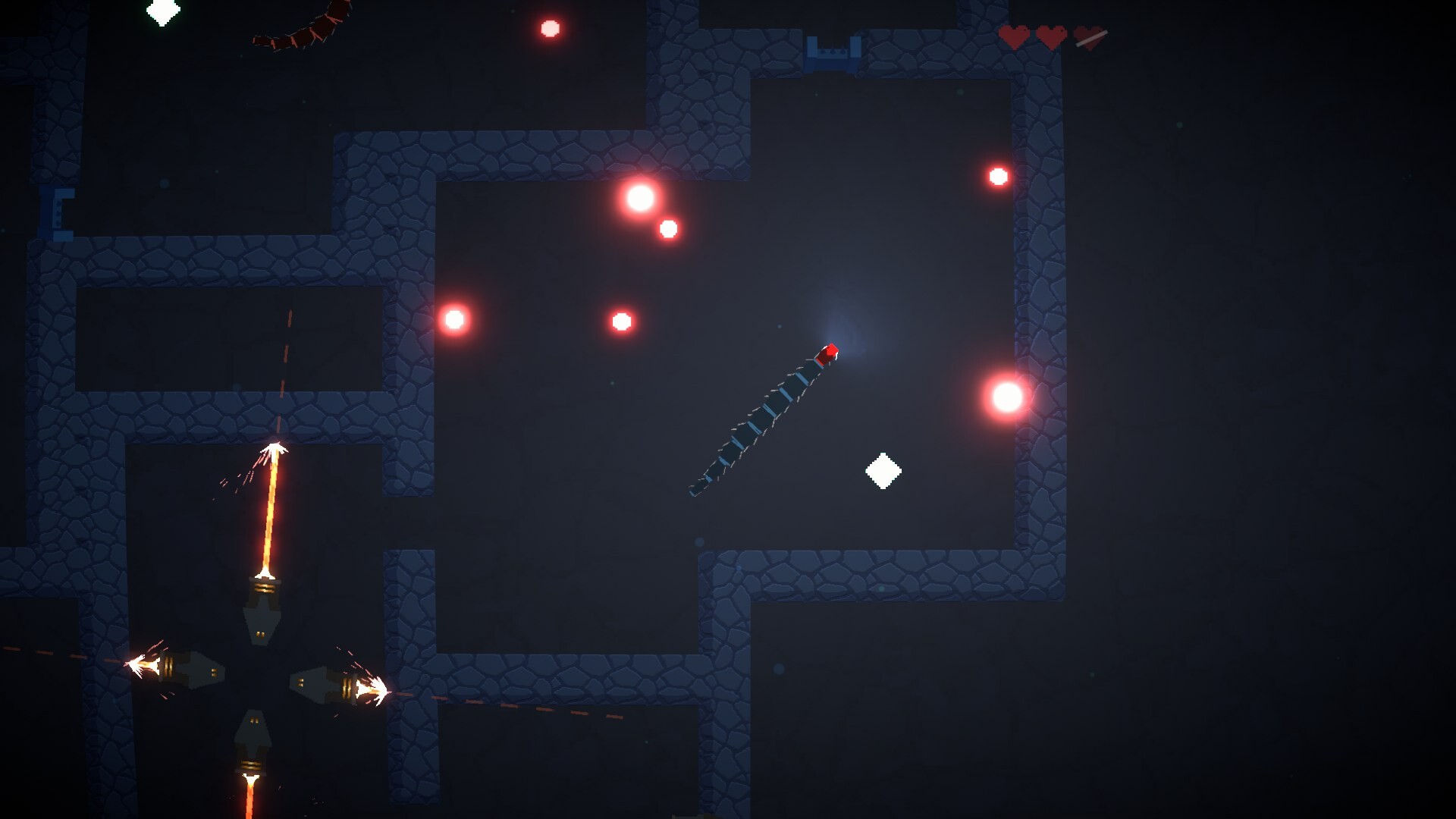Click the lone red orb near right wall
The height and width of the screenshot is (819, 1456).
tap(997, 174)
